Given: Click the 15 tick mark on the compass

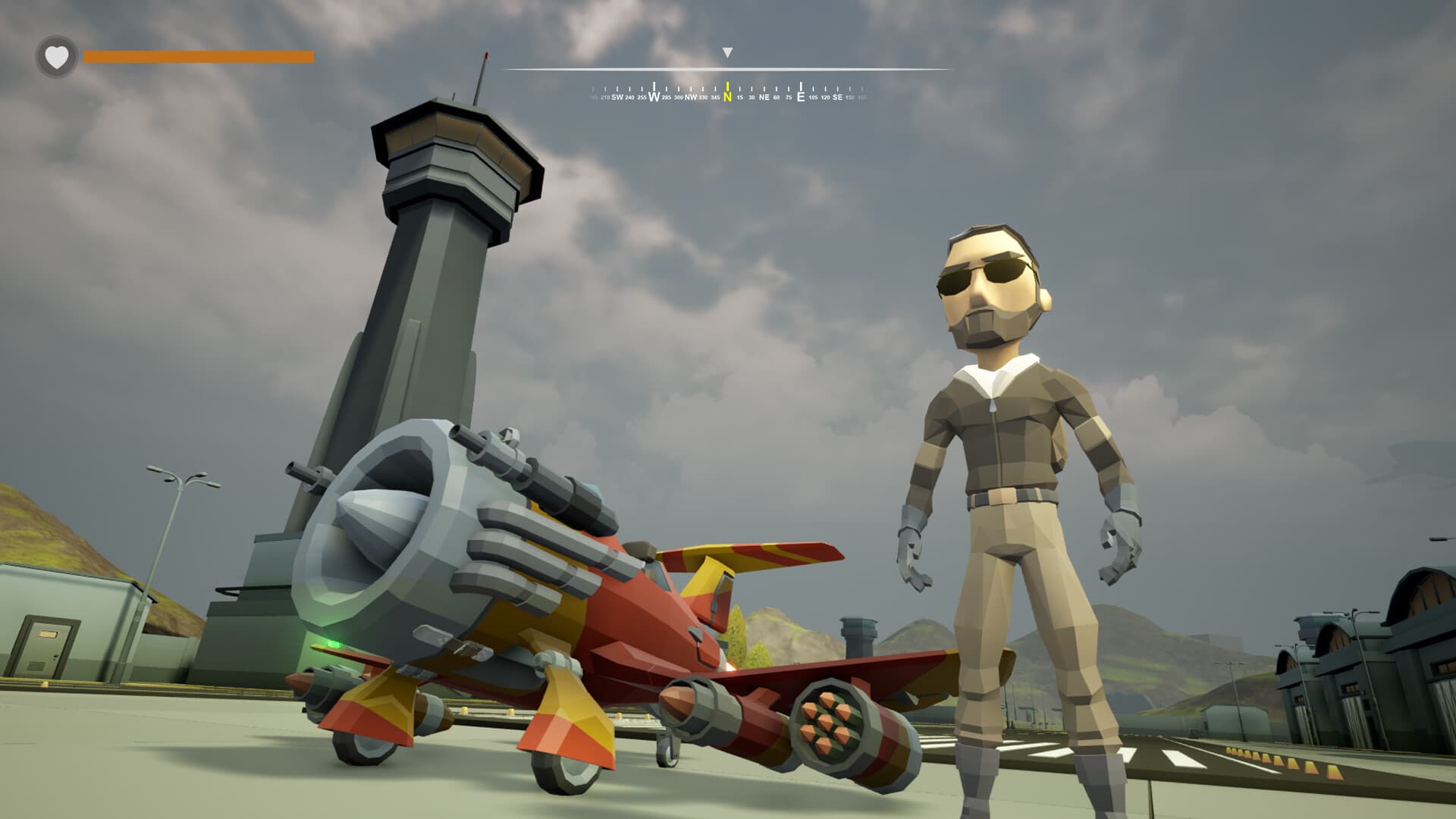Looking at the screenshot, I should click(740, 97).
